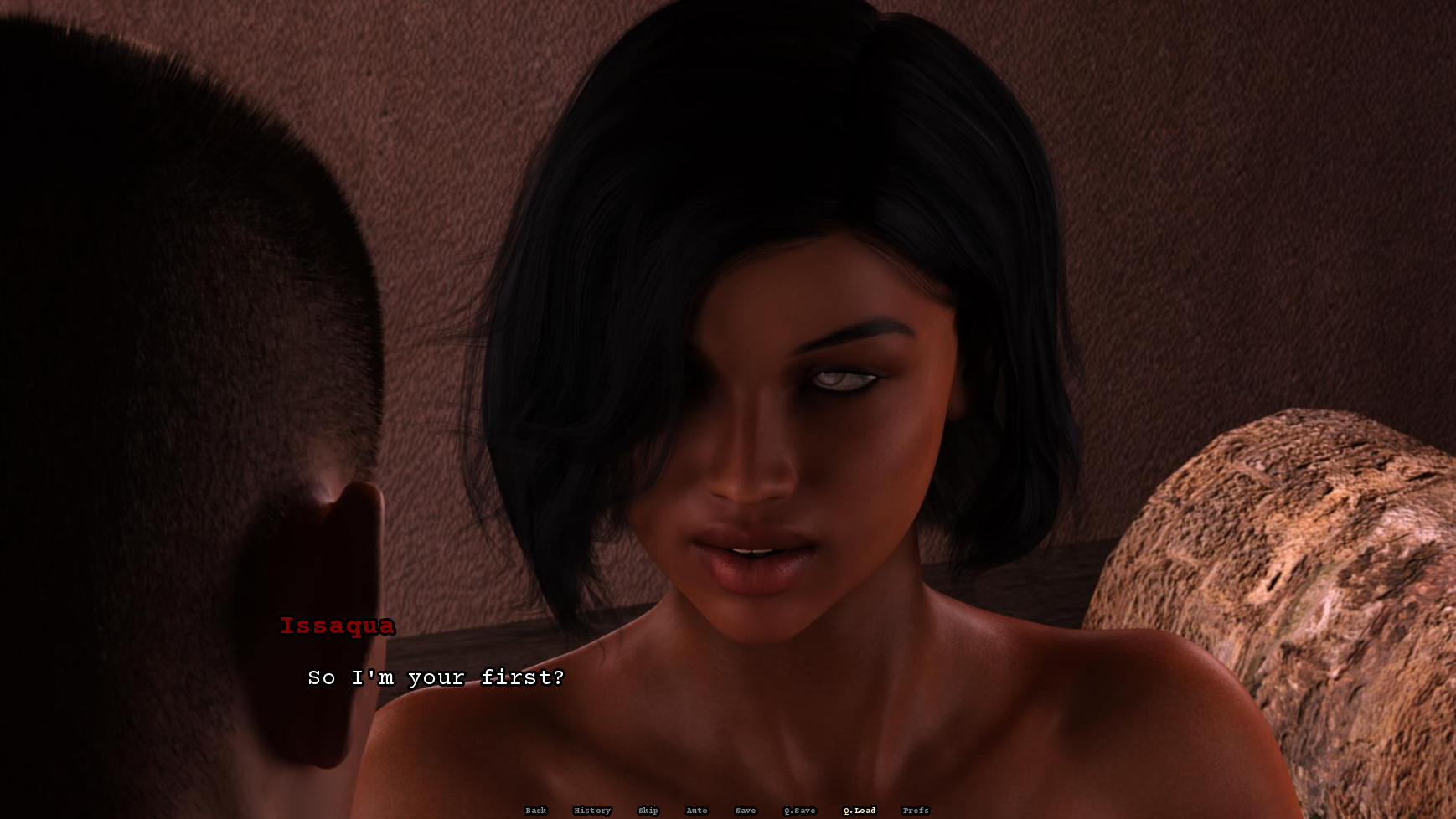Open the dialogue History log

coord(592,811)
